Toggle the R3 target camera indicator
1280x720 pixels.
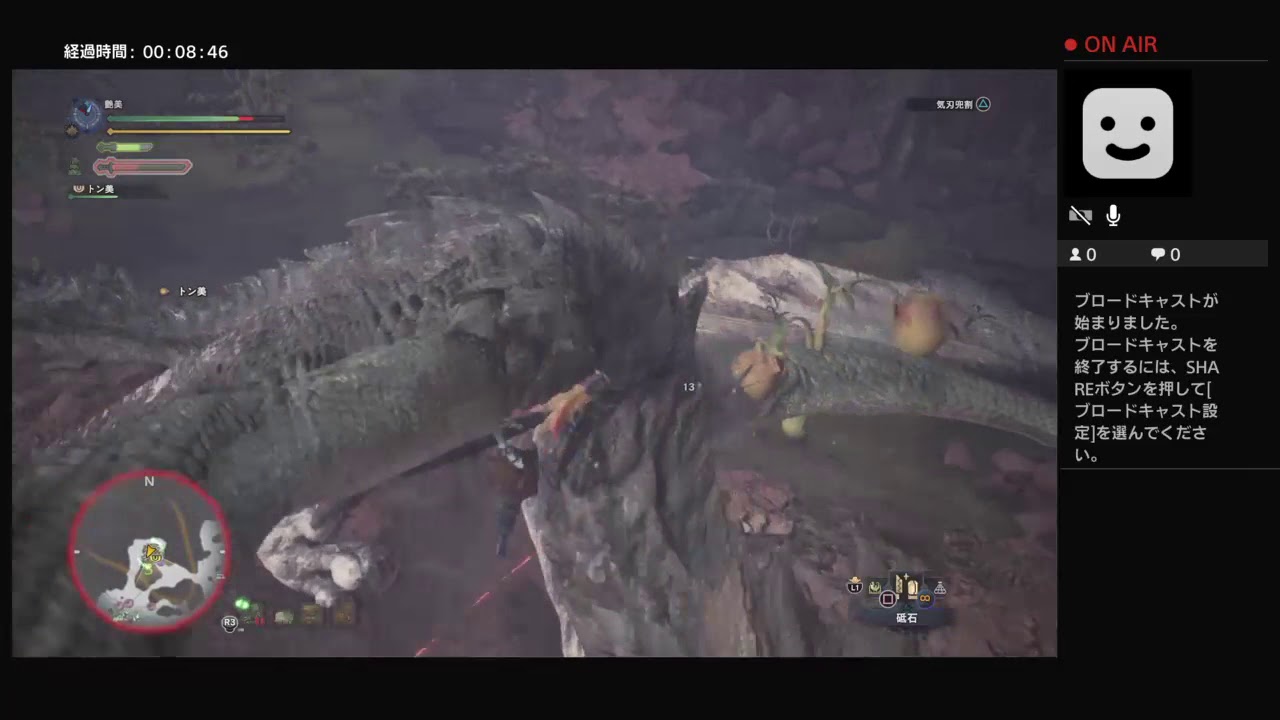pyautogui.click(x=230, y=622)
